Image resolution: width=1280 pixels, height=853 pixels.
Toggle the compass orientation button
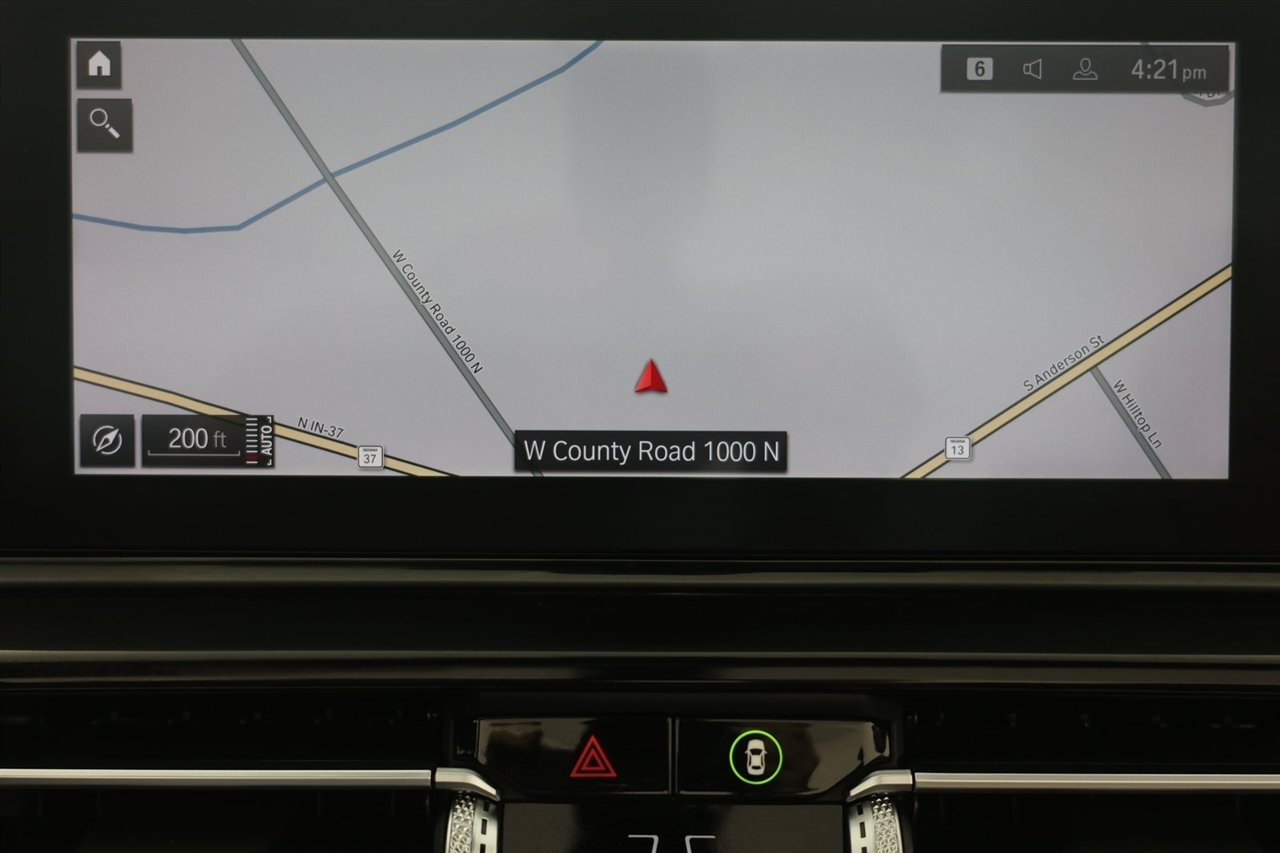(107, 440)
